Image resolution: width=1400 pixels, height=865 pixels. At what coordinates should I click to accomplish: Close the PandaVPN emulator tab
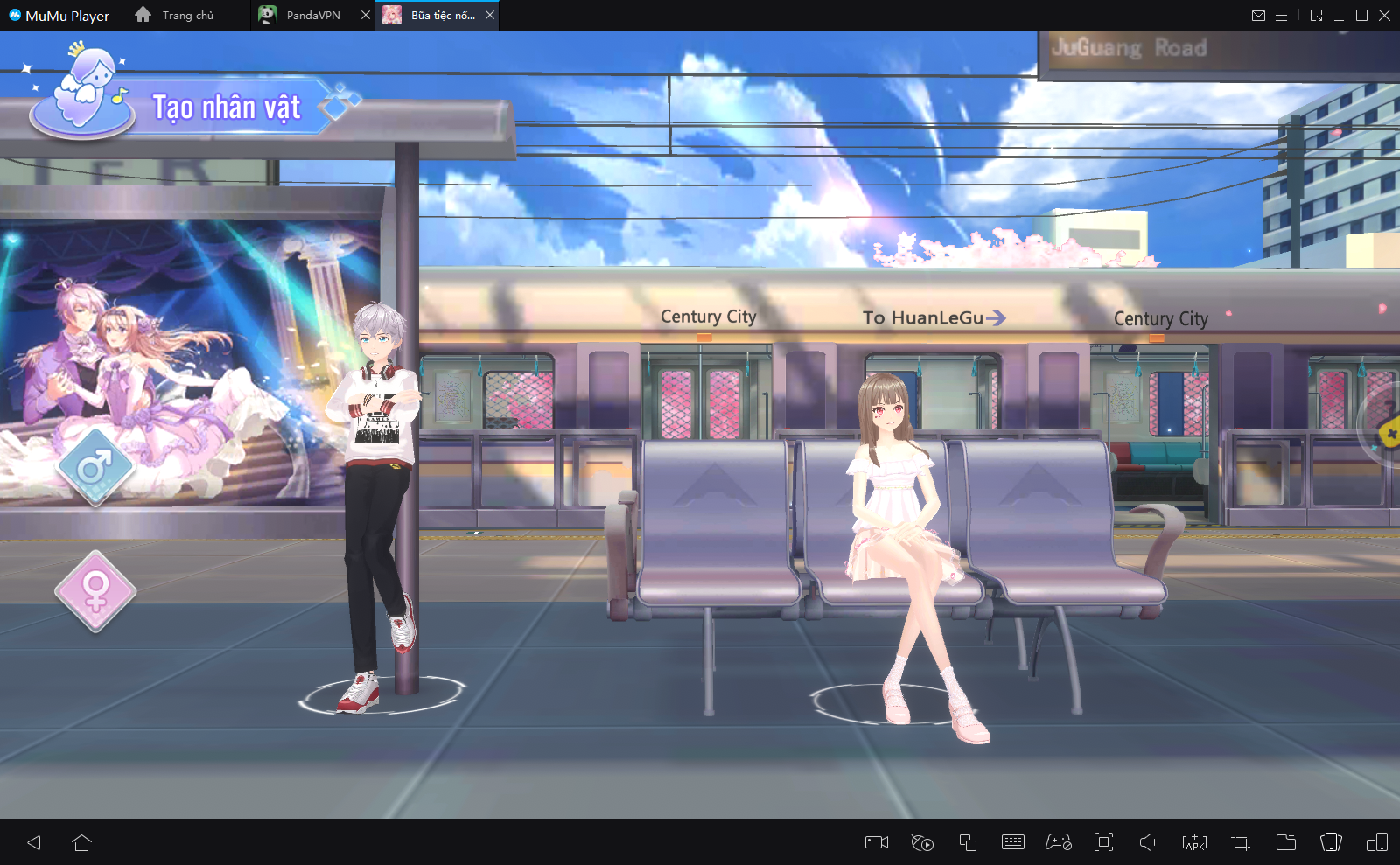point(366,15)
